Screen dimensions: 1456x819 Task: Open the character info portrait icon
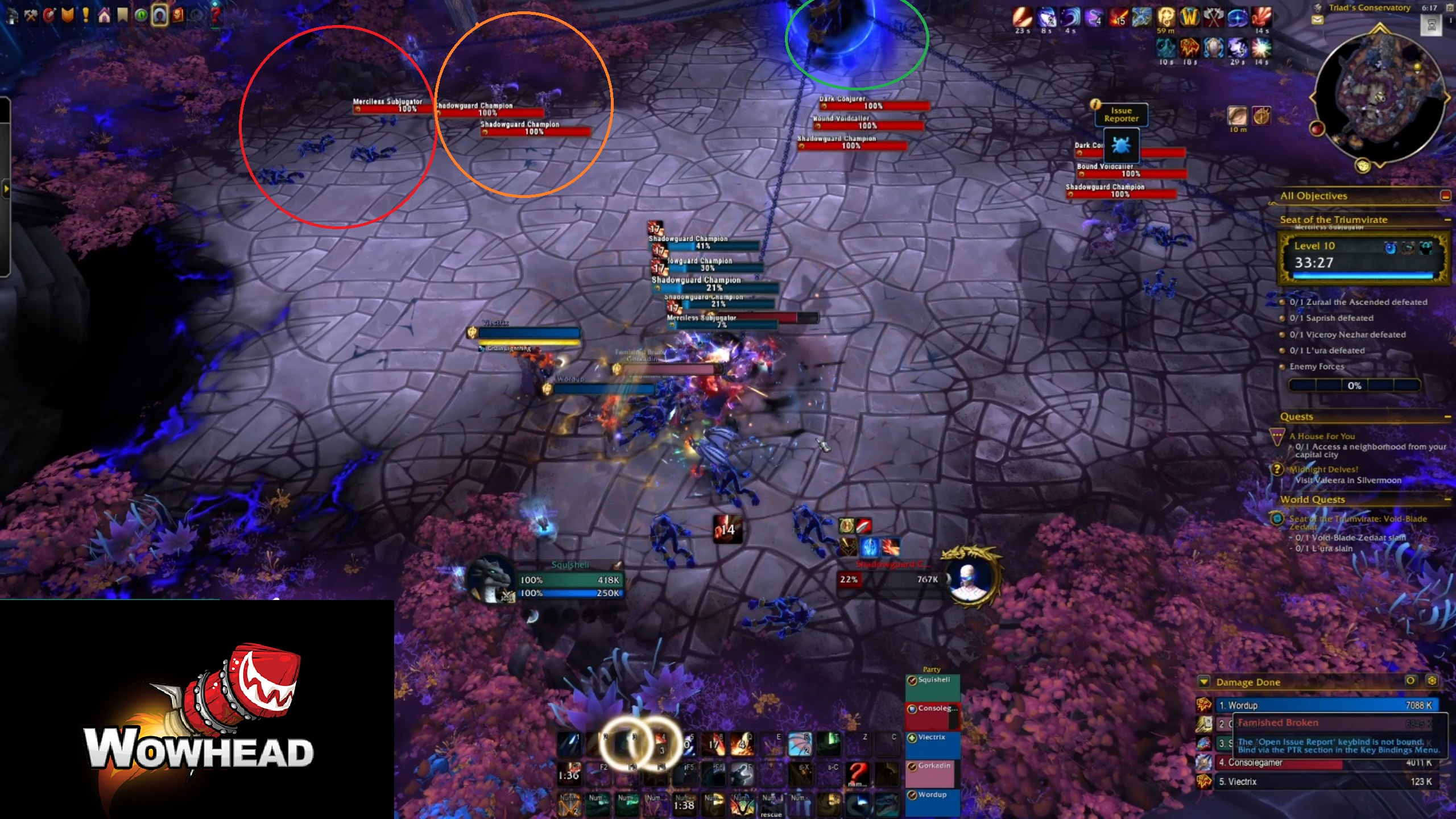160,14
